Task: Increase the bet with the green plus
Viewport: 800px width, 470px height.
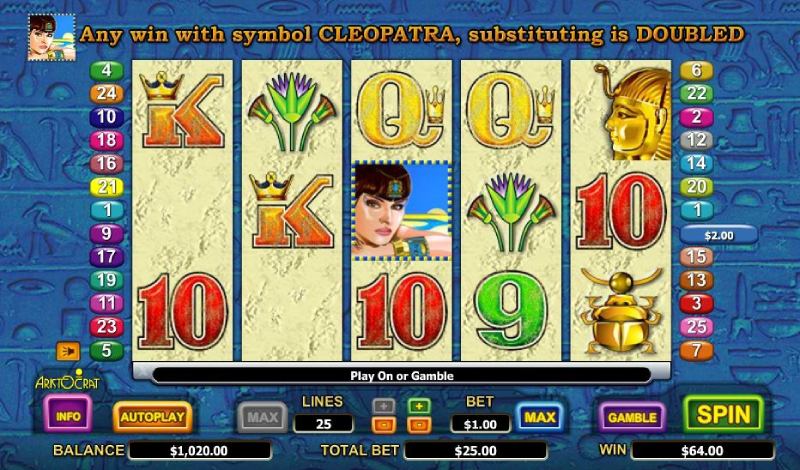Action: (420, 406)
